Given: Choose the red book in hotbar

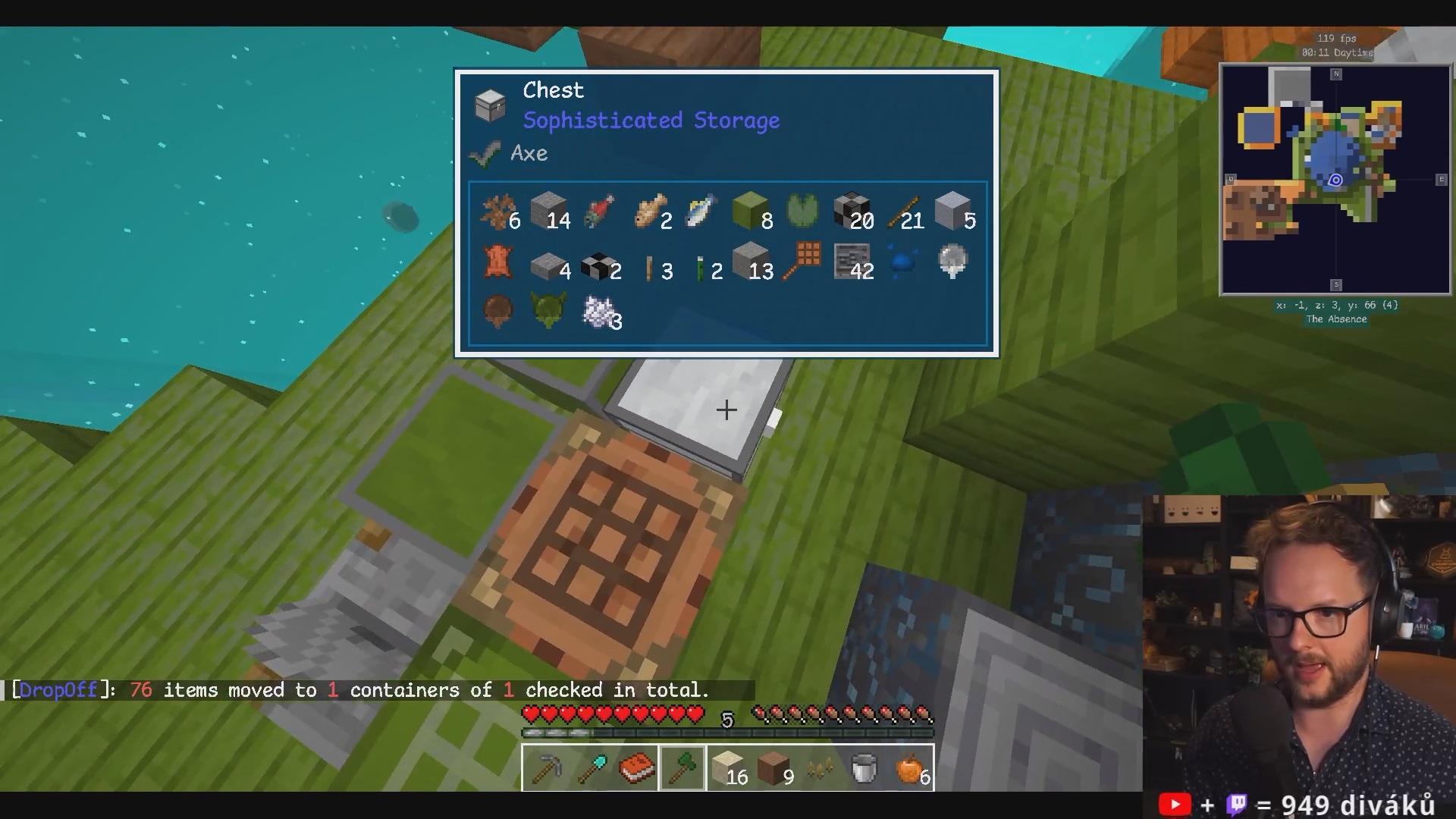Looking at the screenshot, I should [x=637, y=768].
